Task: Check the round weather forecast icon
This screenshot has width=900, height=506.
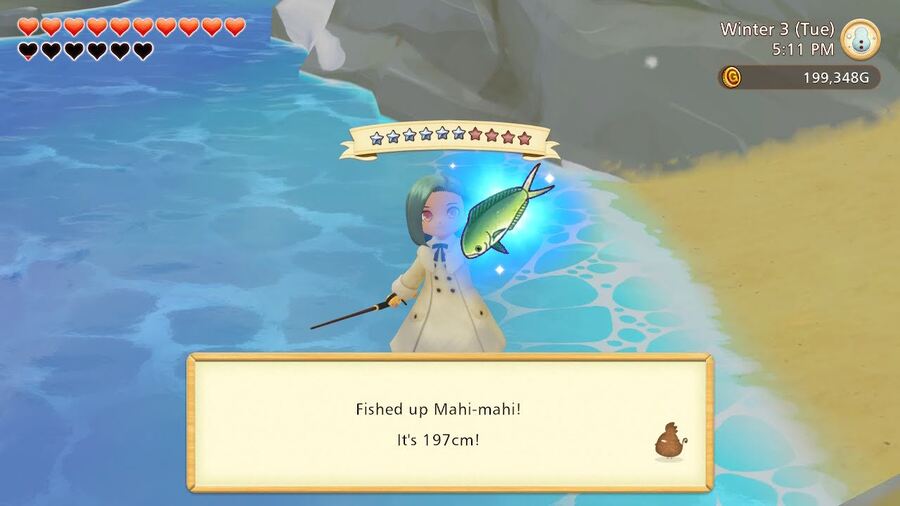Action: point(860,39)
